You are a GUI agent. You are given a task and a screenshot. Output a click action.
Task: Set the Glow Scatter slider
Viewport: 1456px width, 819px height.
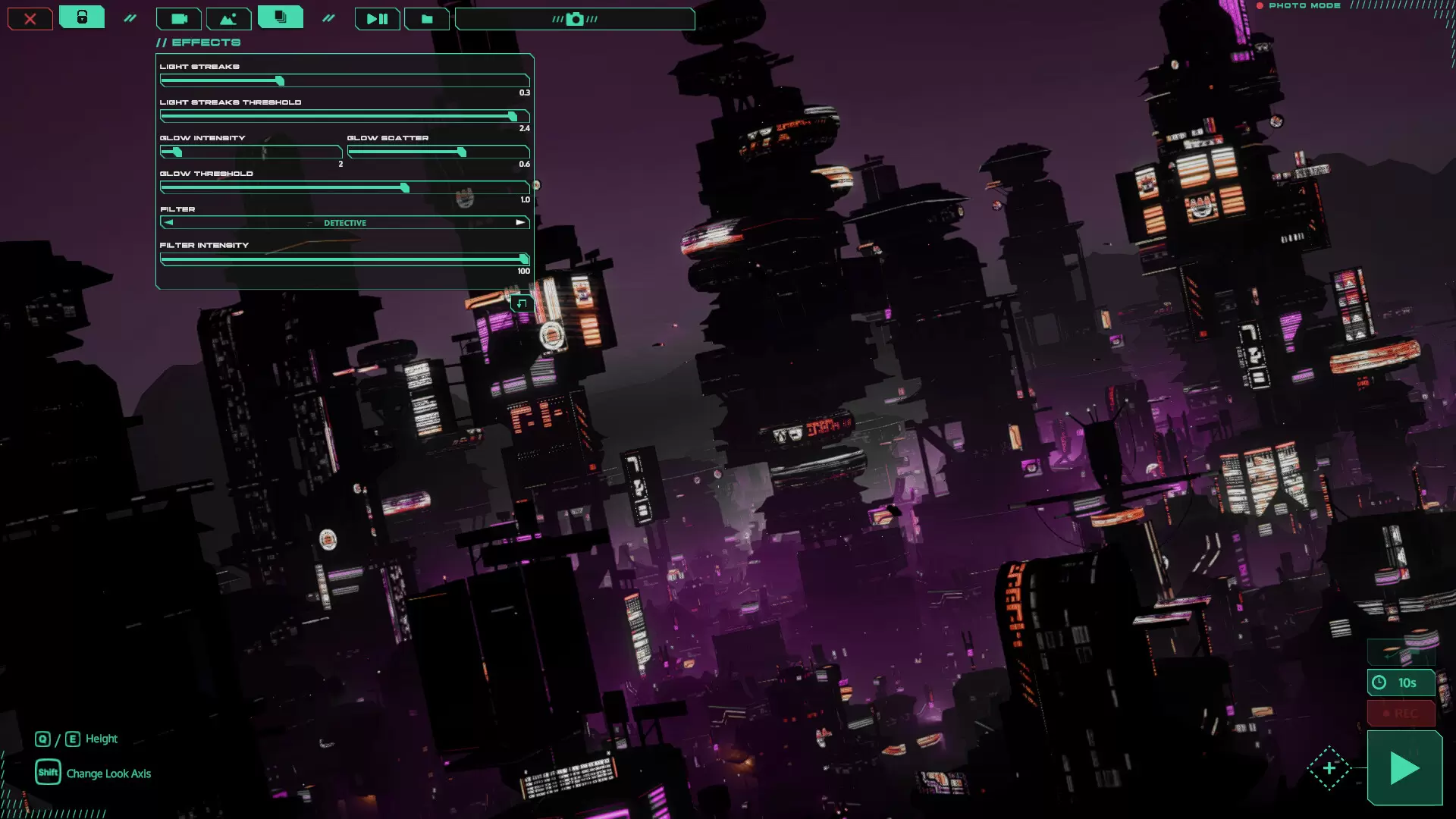(462, 152)
